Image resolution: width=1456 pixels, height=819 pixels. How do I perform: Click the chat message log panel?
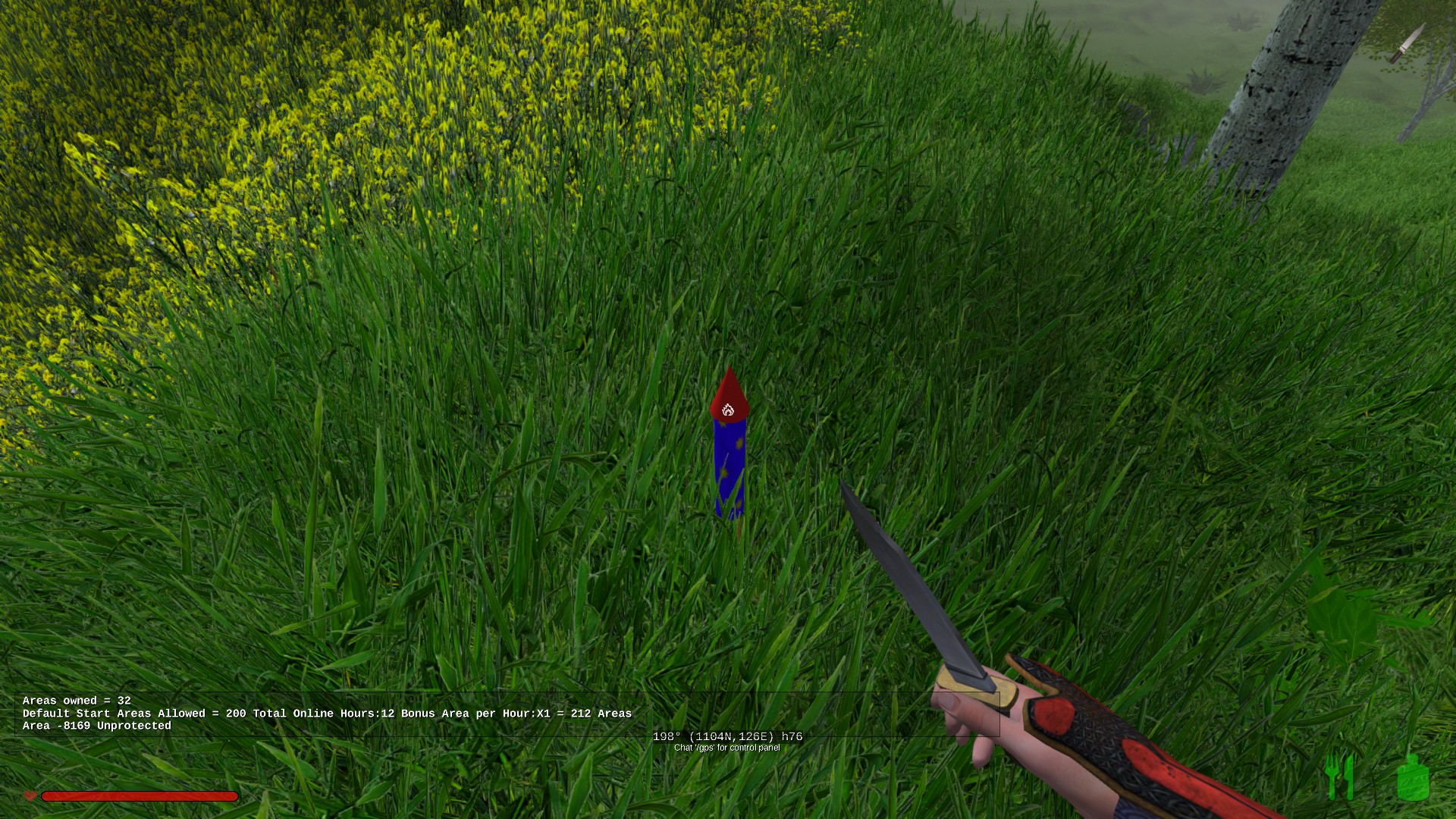pyautogui.click(x=326, y=713)
